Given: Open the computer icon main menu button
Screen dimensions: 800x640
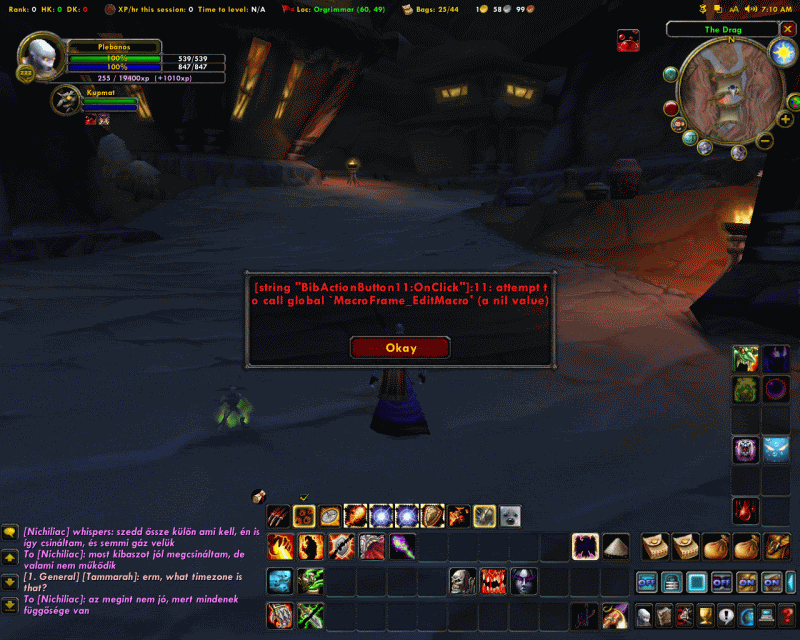Looking at the screenshot, I should tap(767, 615).
